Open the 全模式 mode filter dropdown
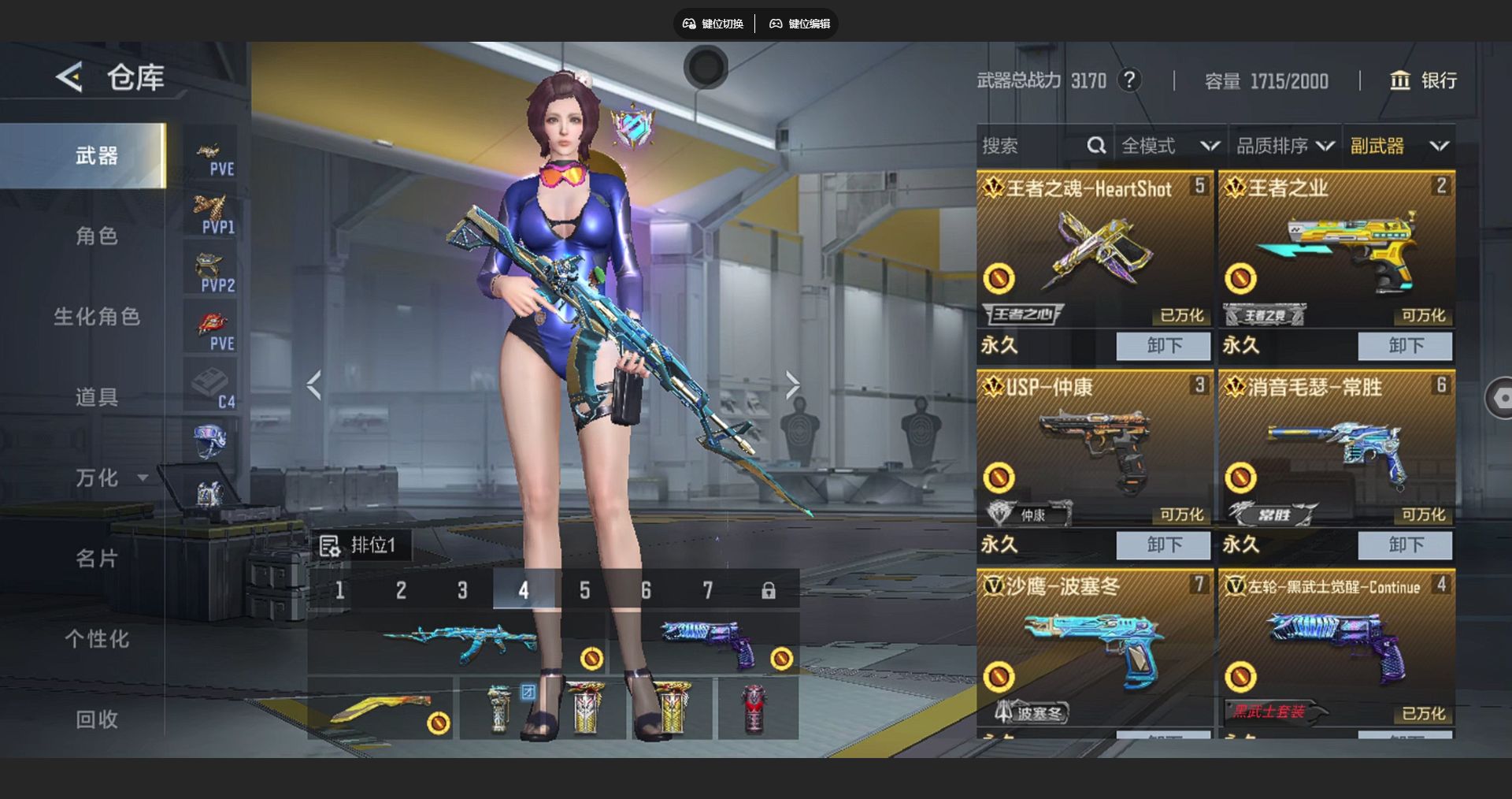This screenshot has height=799, width=1512. pos(1170,146)
